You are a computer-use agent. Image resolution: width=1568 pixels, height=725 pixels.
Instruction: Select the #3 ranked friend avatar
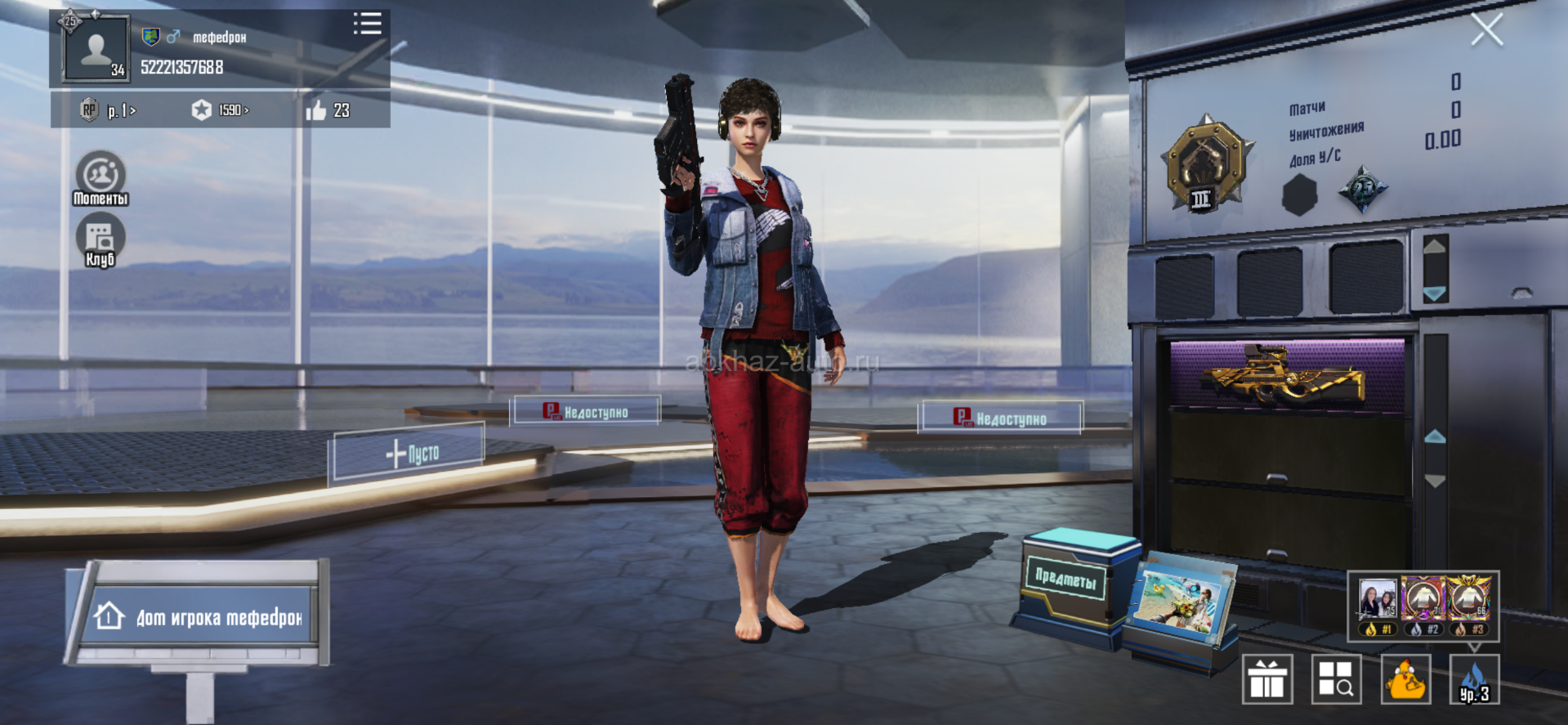pos(1469,603)
